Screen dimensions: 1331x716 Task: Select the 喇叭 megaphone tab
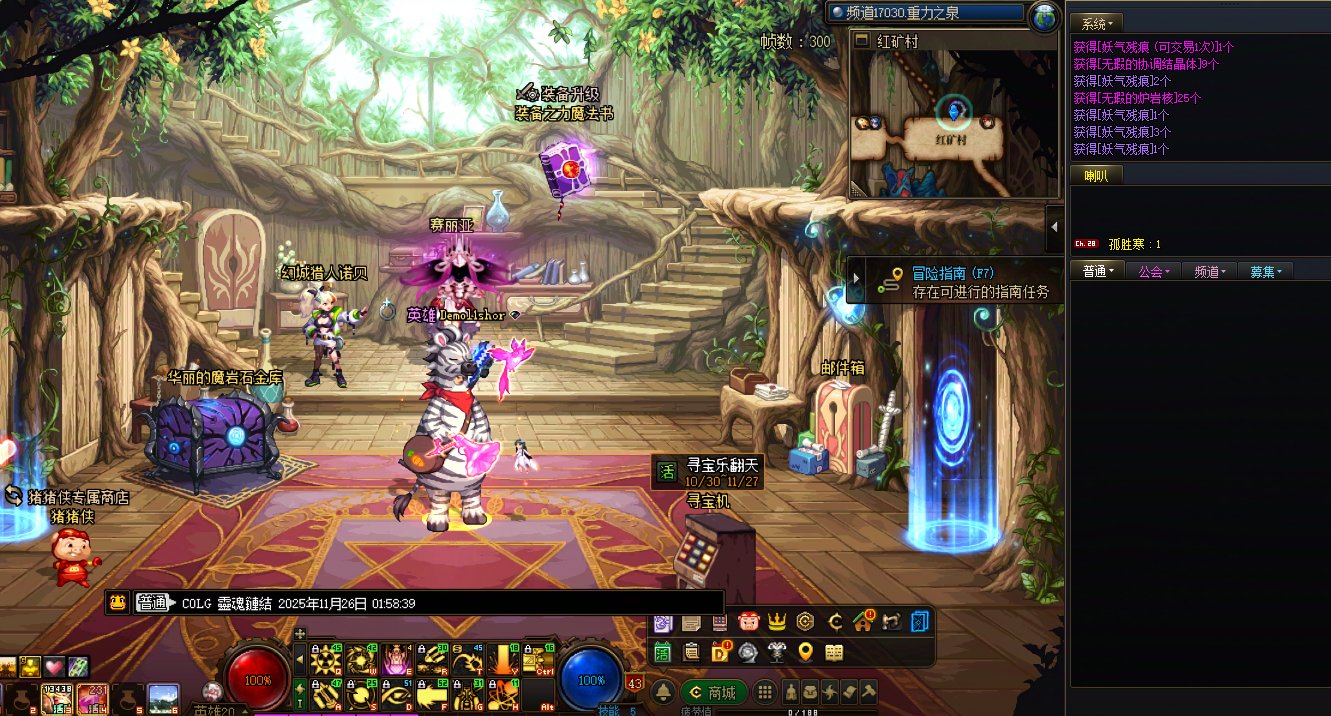(x=1096, y=176)
